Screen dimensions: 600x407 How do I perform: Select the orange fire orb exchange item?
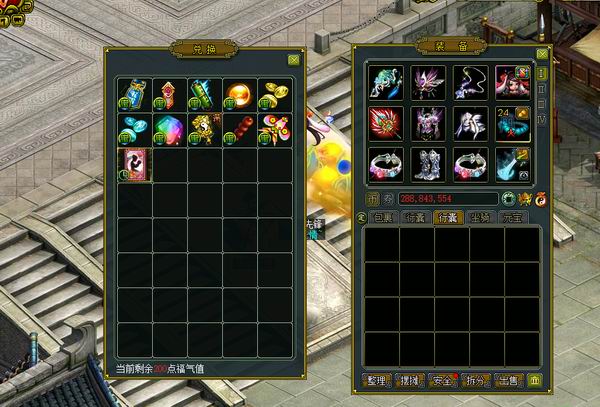pos(238,93)
